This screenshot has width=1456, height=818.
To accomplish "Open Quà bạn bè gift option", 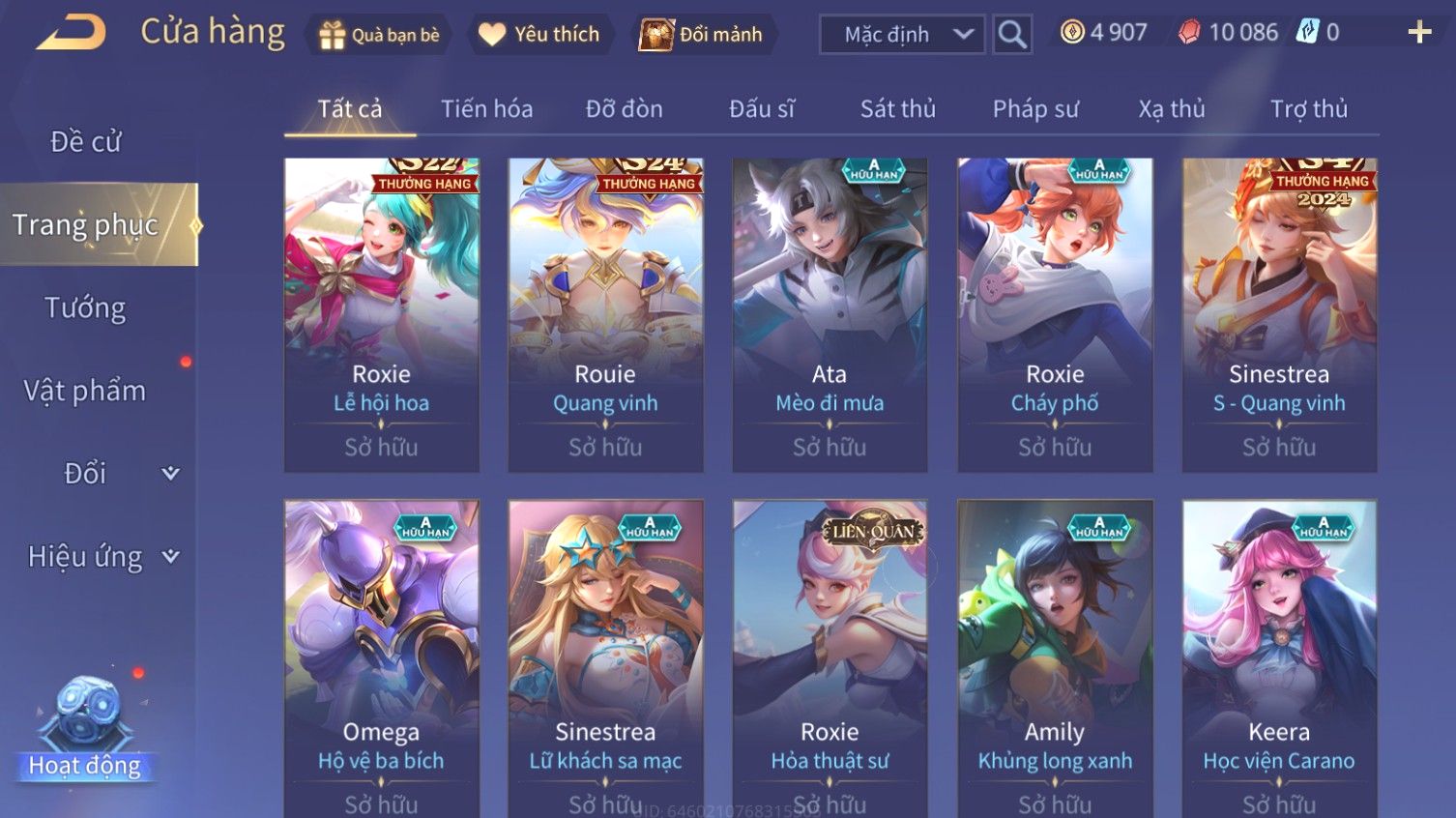I will [x=379, y=35].
